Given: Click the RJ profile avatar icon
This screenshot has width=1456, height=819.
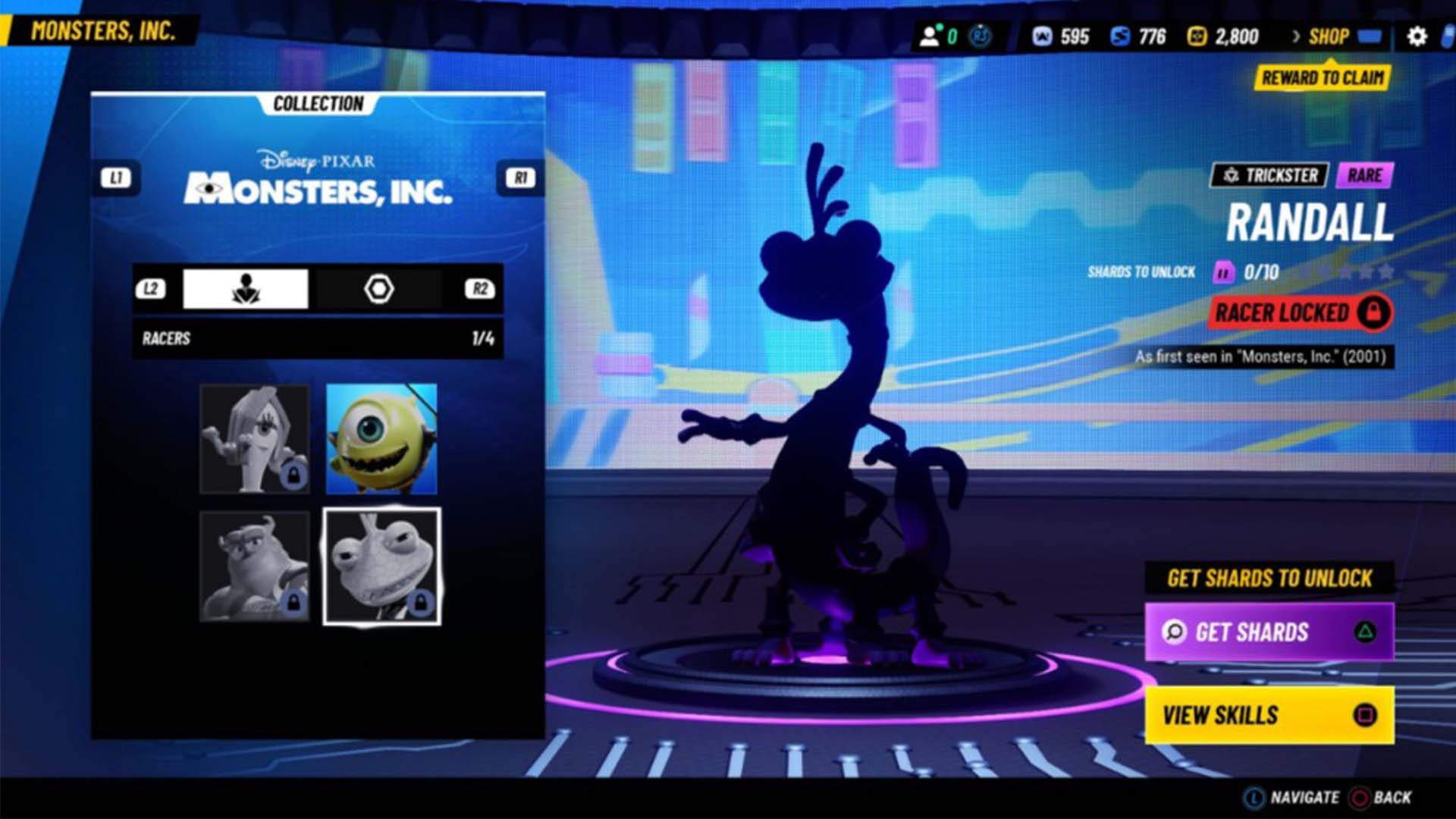Looking at the screenshot, I should click(979, 34).
